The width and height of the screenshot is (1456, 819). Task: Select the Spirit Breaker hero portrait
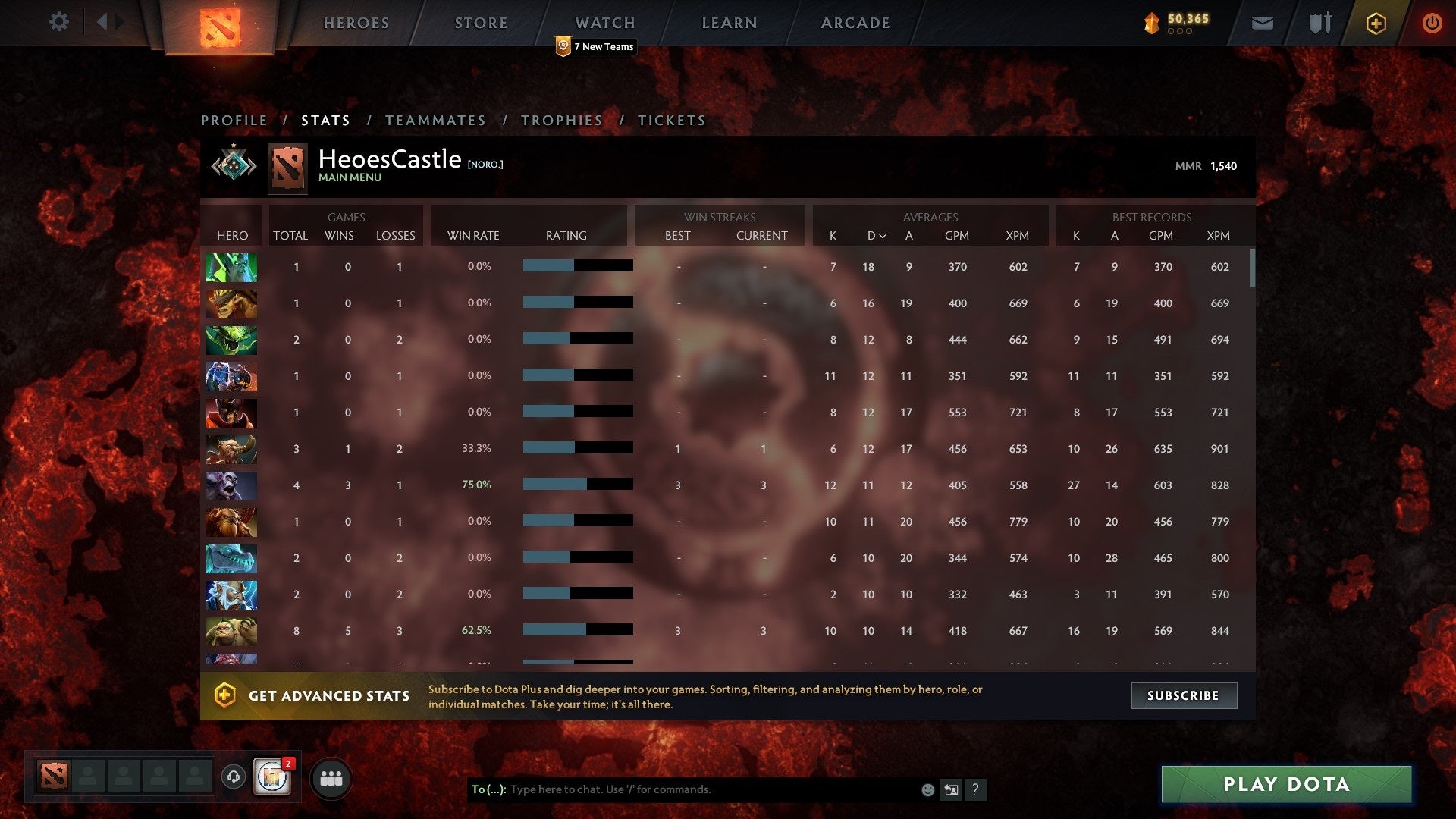coord(231,485)
